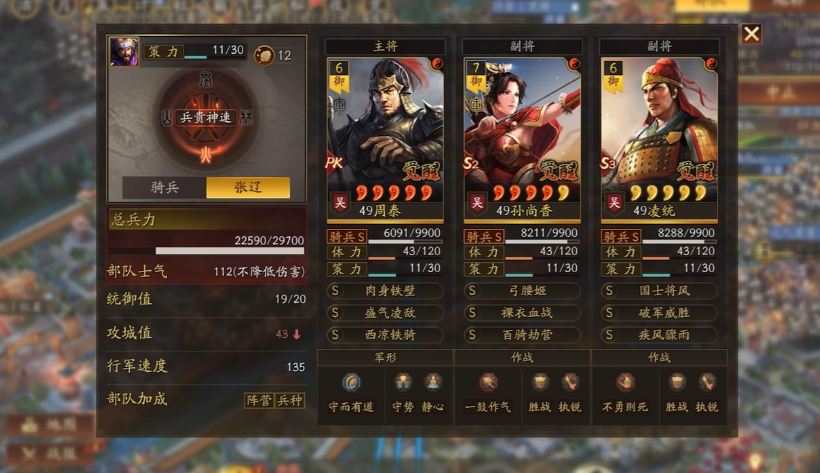View the 疾风骤雨 skill
Viewport: 820px width, 473px height.
[x=658, y=333]
